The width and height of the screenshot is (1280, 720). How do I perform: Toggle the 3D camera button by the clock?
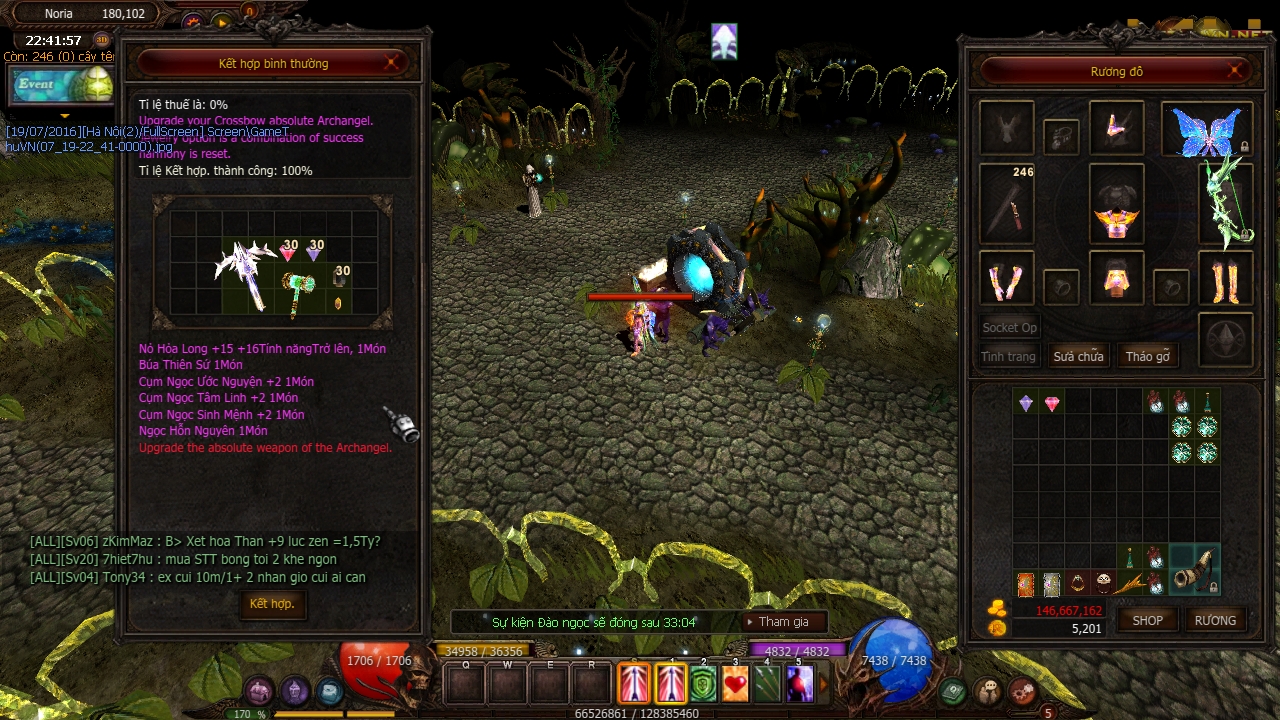pos(101,41)
